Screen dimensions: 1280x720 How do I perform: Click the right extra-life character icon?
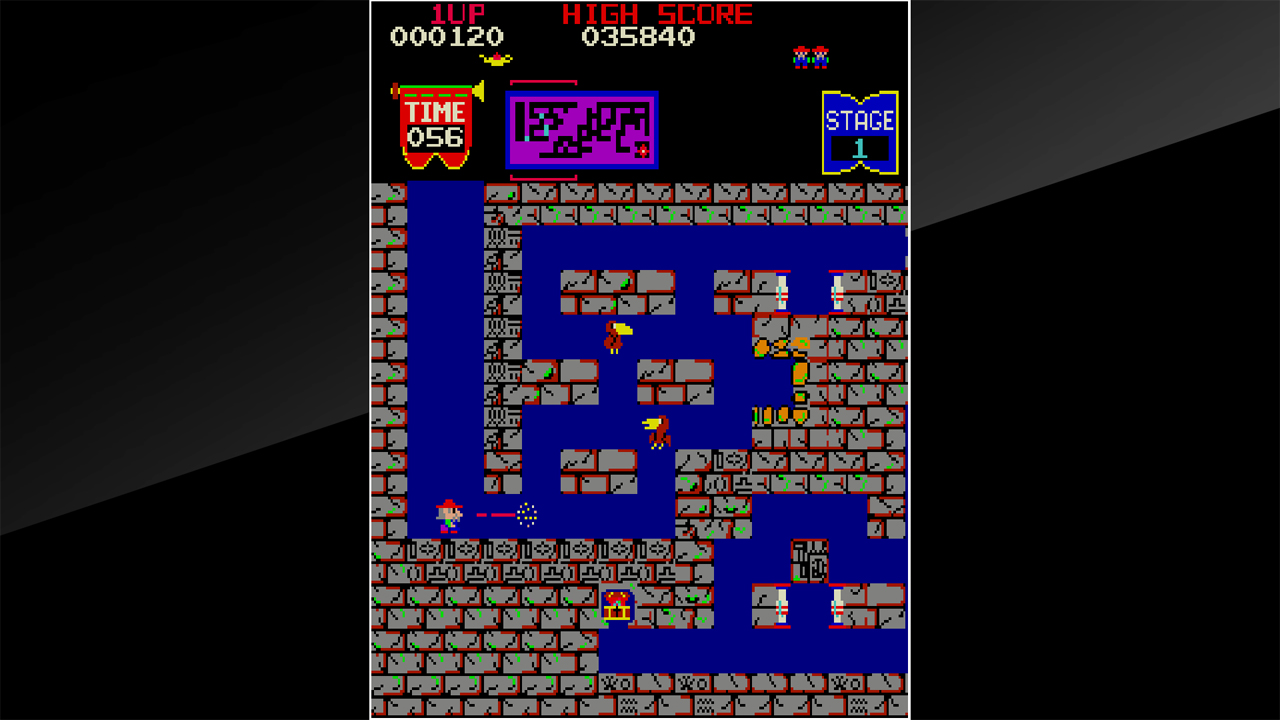822,57
